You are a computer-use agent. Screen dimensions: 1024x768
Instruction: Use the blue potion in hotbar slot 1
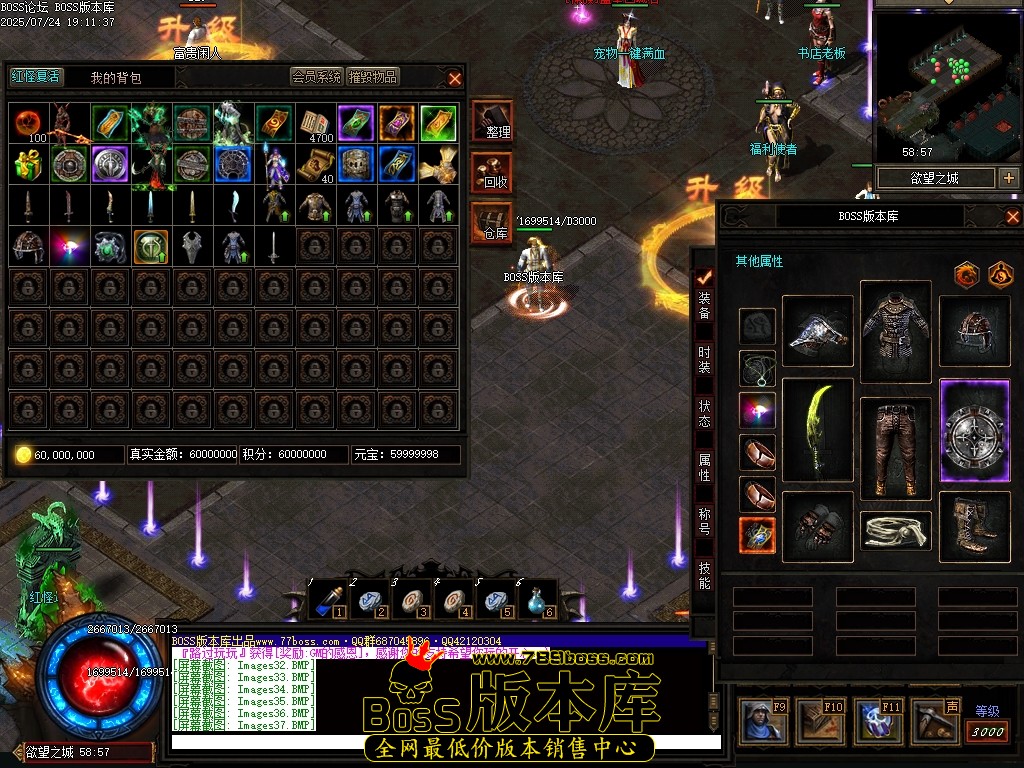pyautogui.click(x=325, y=599)
